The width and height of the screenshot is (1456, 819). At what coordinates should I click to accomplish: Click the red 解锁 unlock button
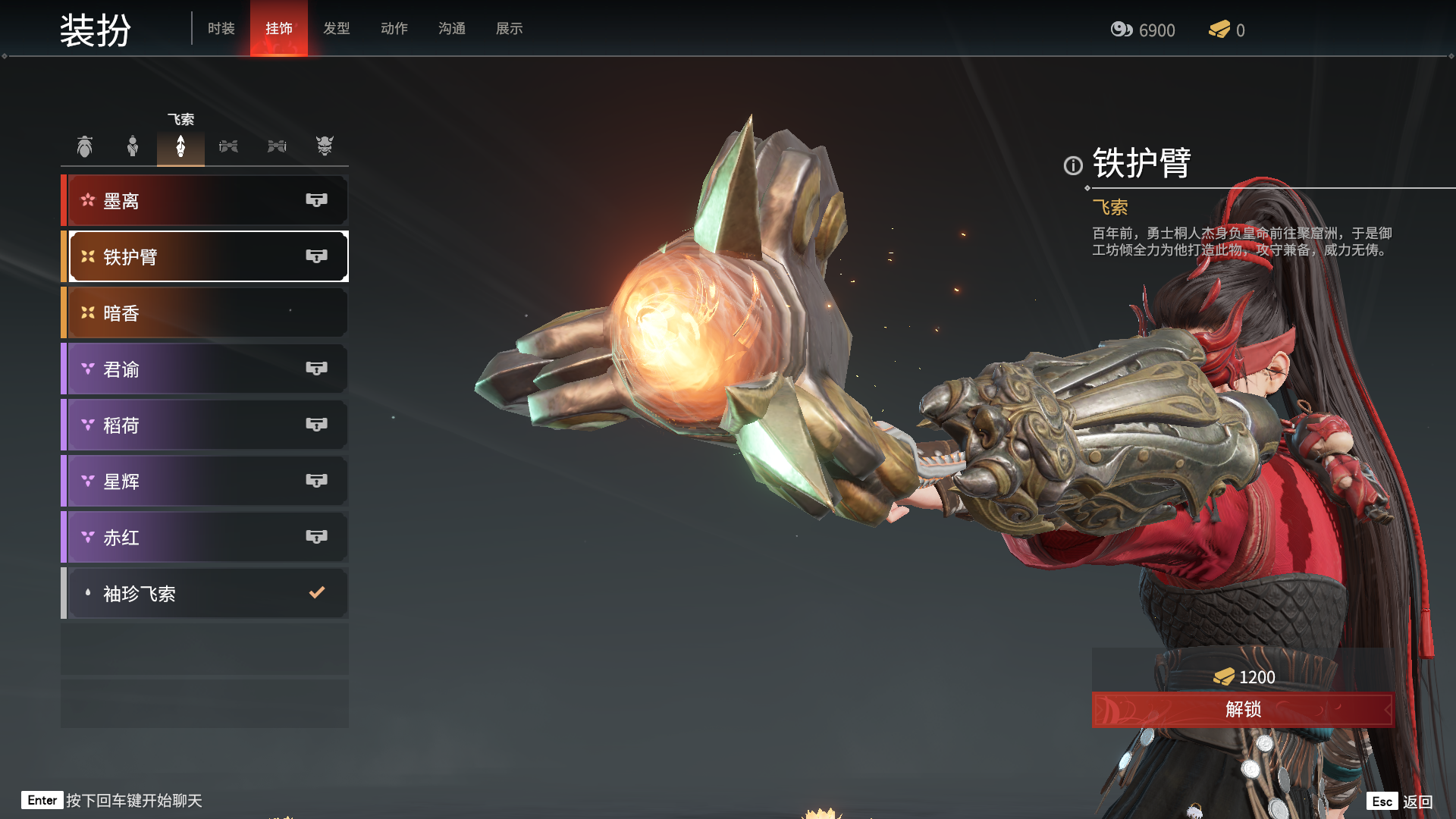coord(1242,710)
